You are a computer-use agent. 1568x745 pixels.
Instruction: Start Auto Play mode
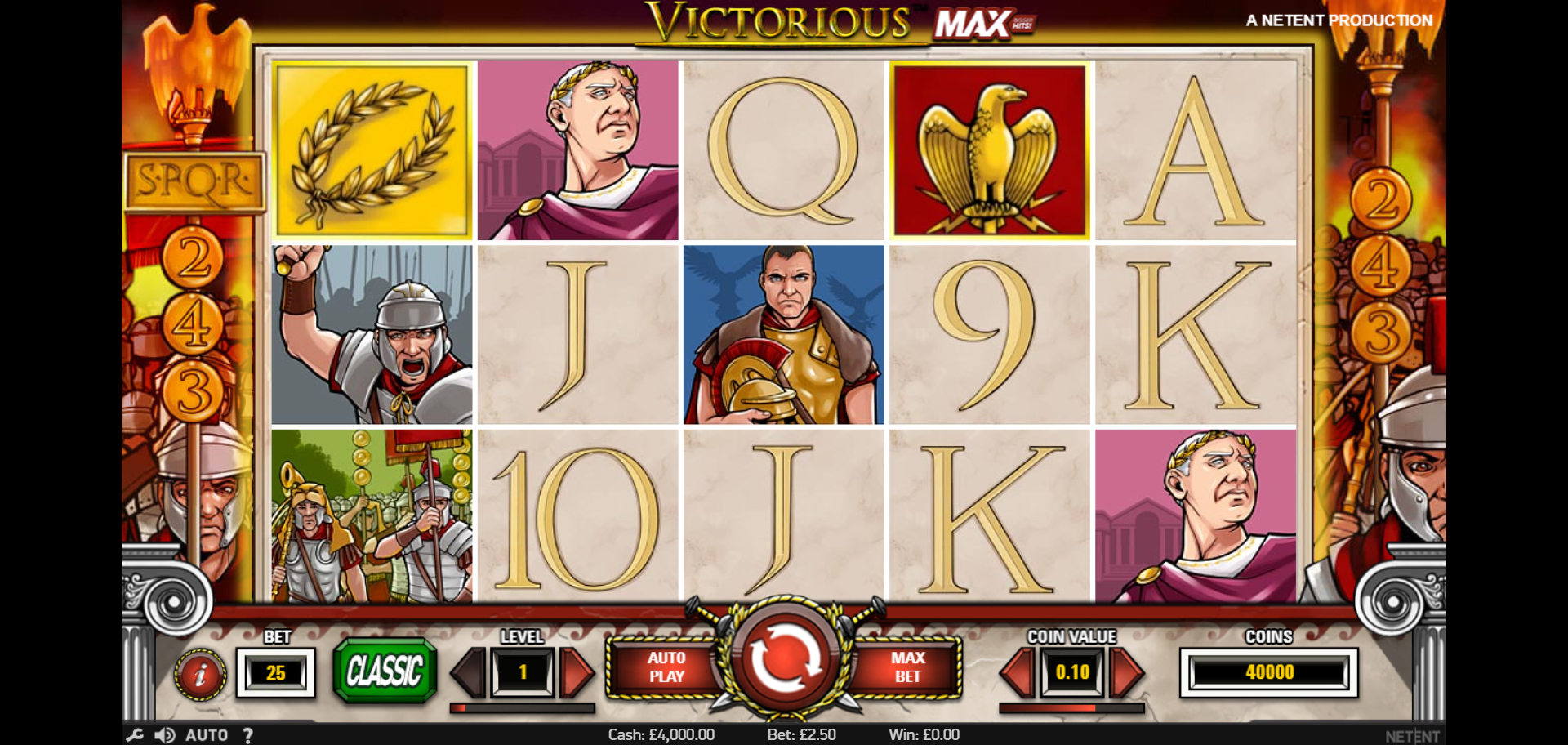tap(666, 667)
